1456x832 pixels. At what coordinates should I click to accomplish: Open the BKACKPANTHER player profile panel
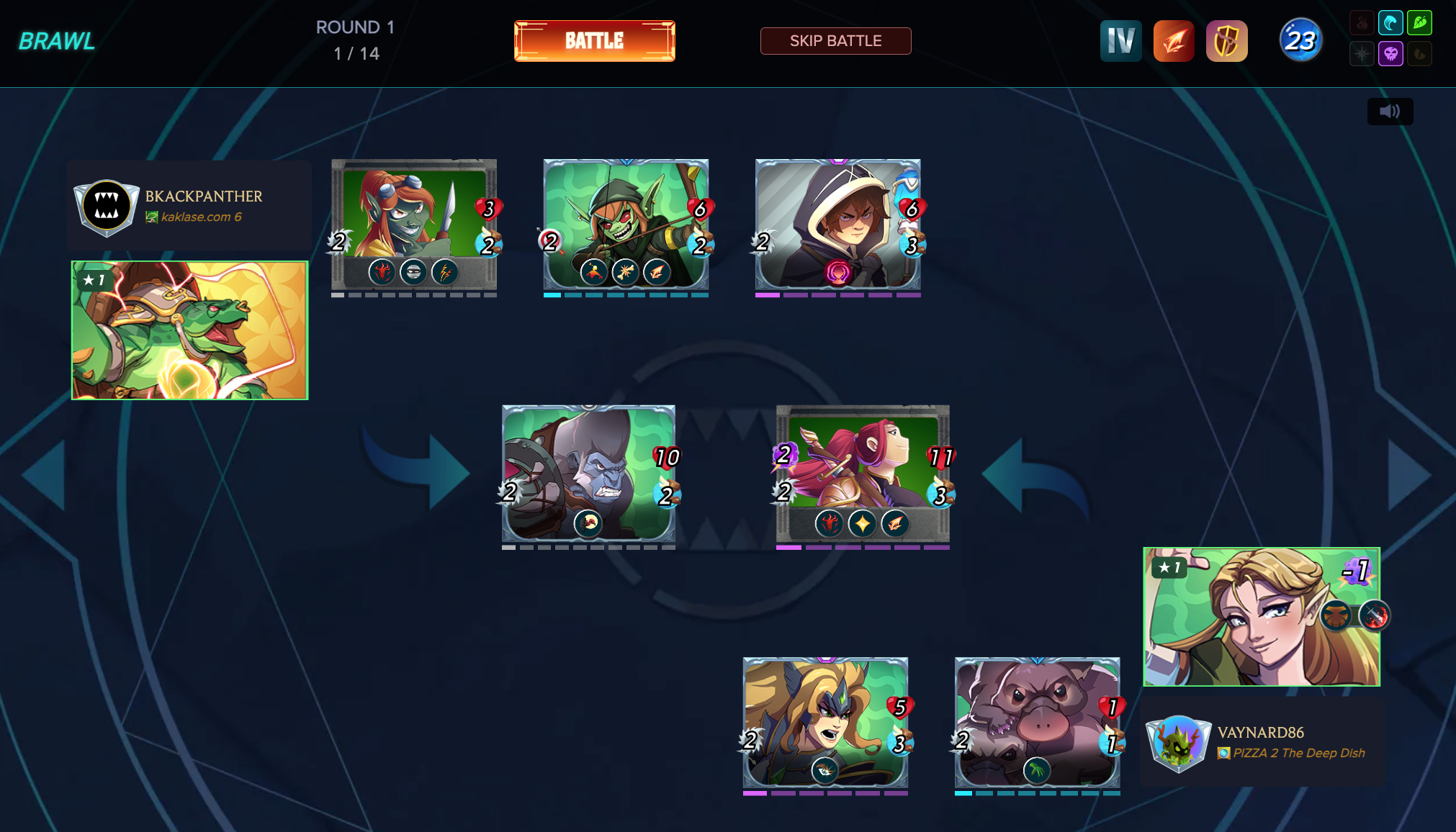[189, 206]
